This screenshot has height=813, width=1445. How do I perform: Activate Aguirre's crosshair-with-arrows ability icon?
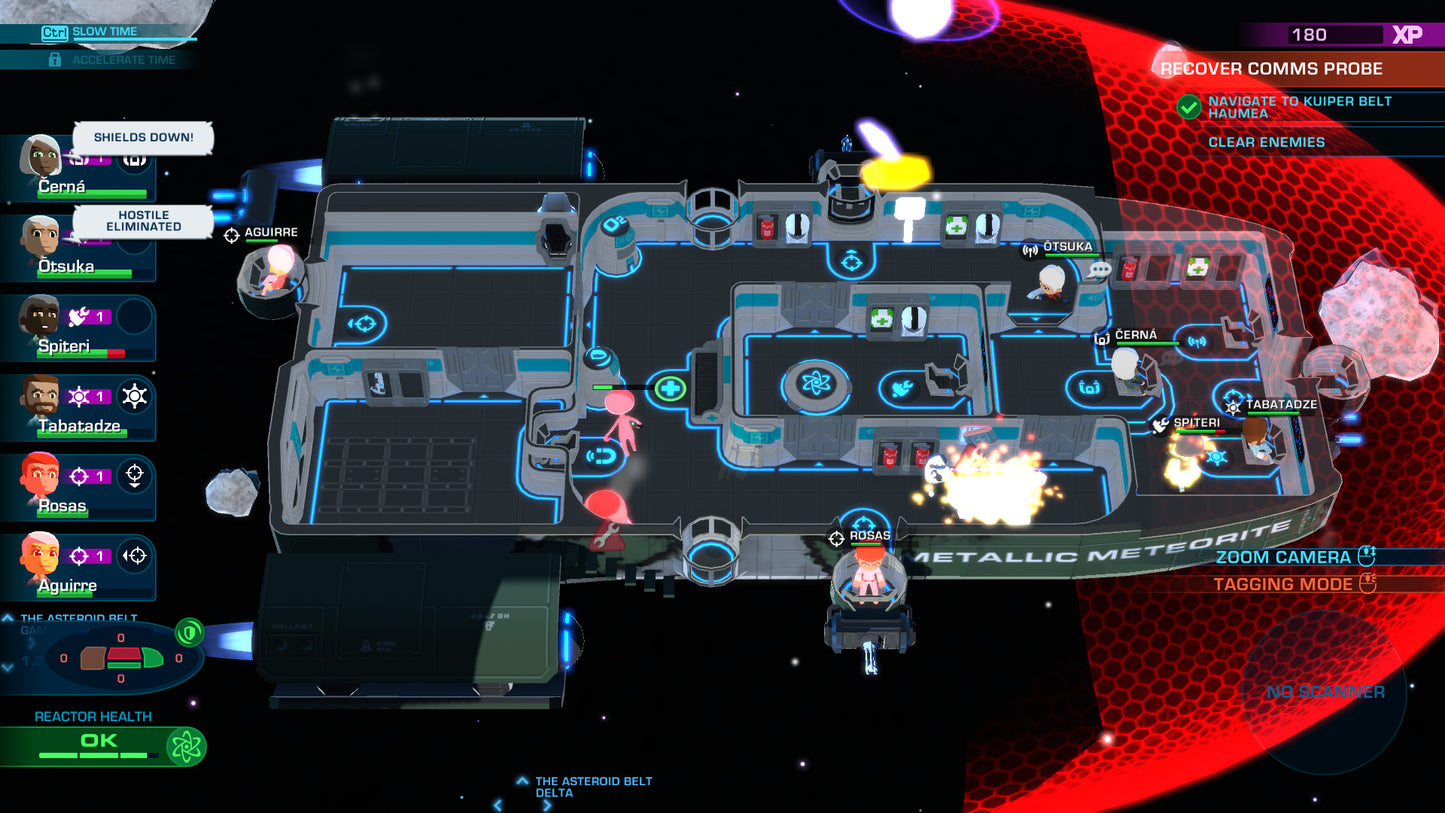135,556
